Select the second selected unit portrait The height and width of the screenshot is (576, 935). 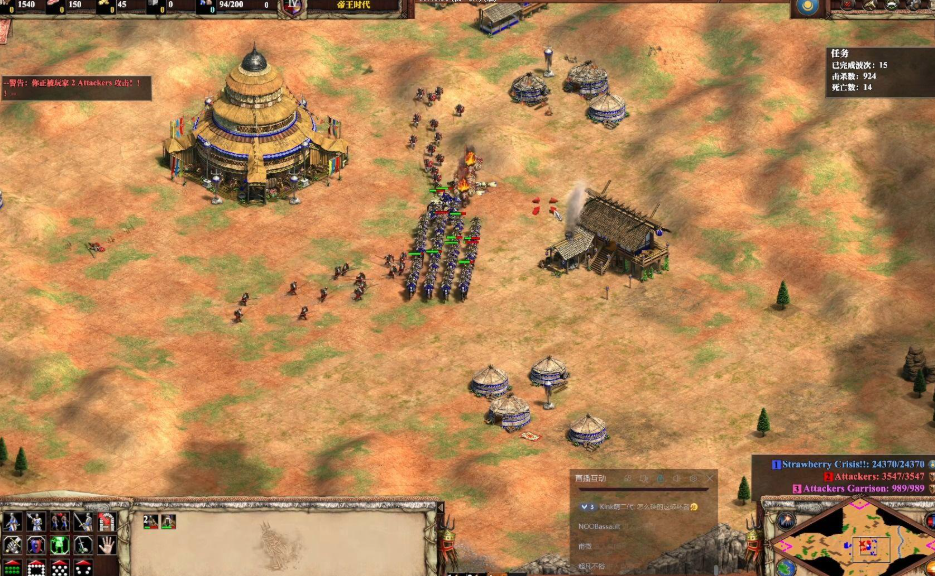point(168,521)
